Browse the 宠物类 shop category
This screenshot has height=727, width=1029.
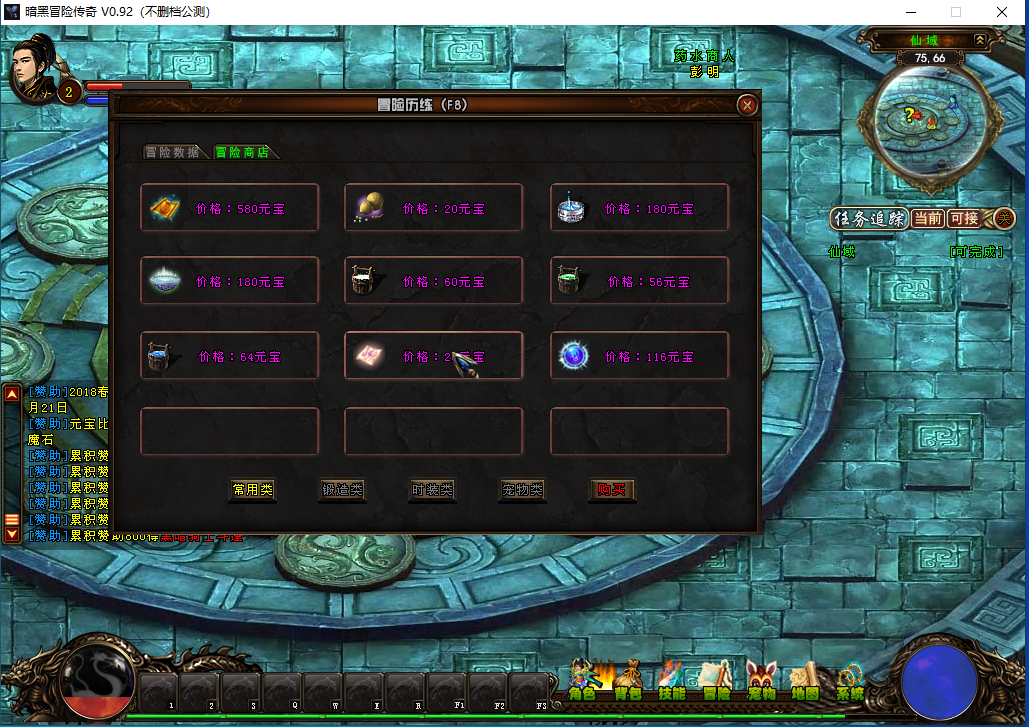click(x=522, y=490)
